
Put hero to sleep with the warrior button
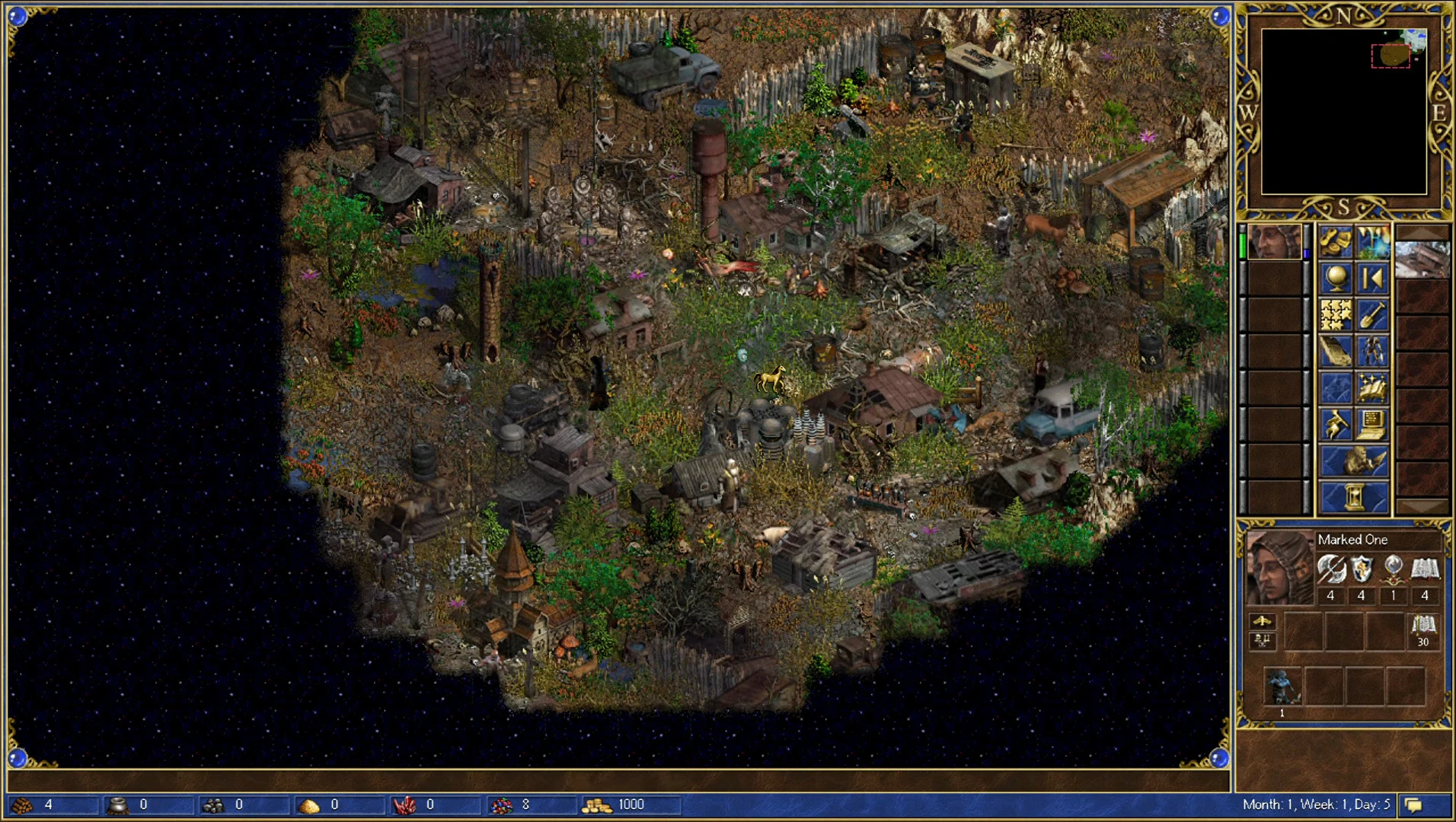(x=1373, y=352)
